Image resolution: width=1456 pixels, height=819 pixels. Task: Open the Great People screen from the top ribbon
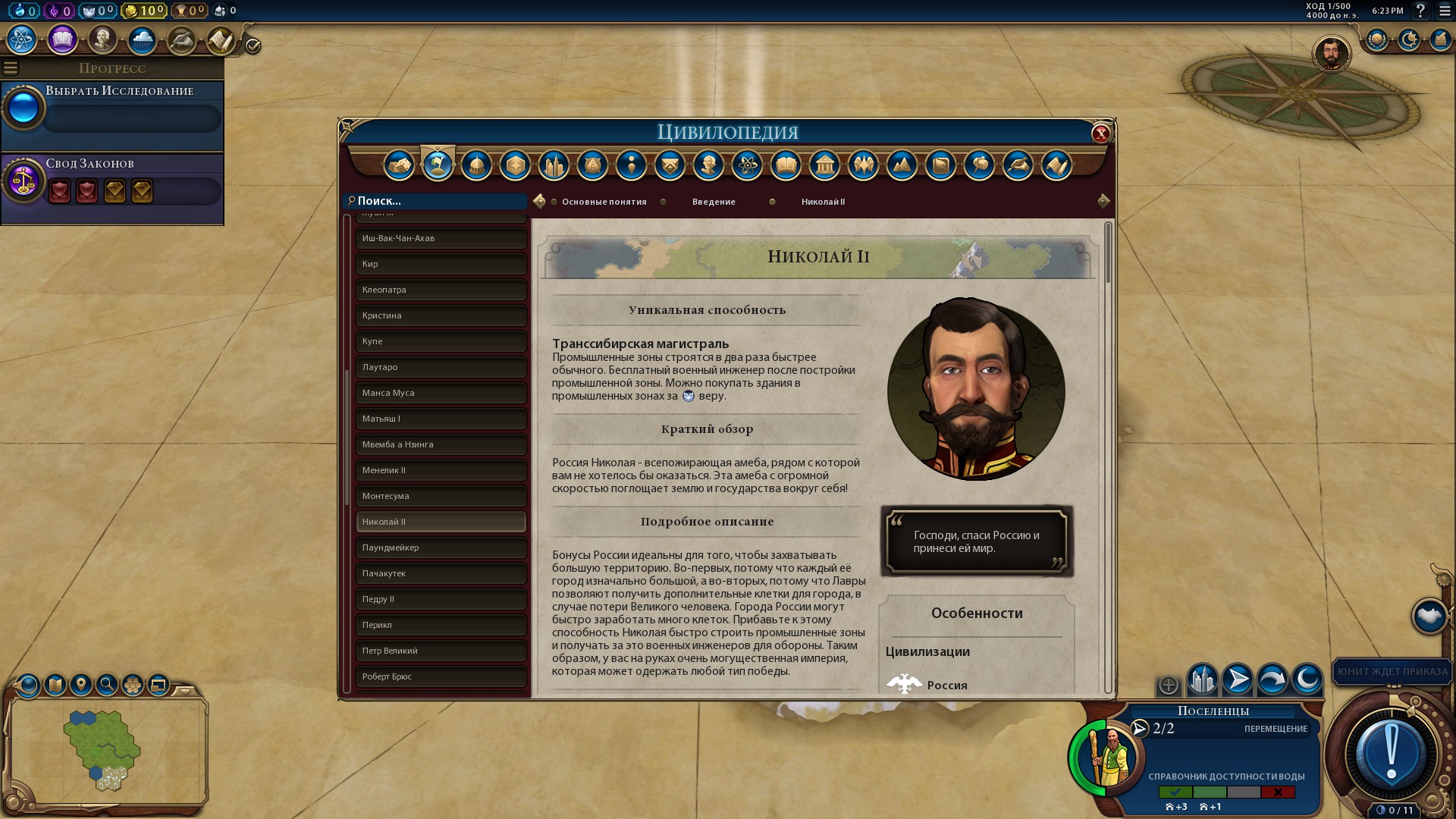(x=103, y=40)
